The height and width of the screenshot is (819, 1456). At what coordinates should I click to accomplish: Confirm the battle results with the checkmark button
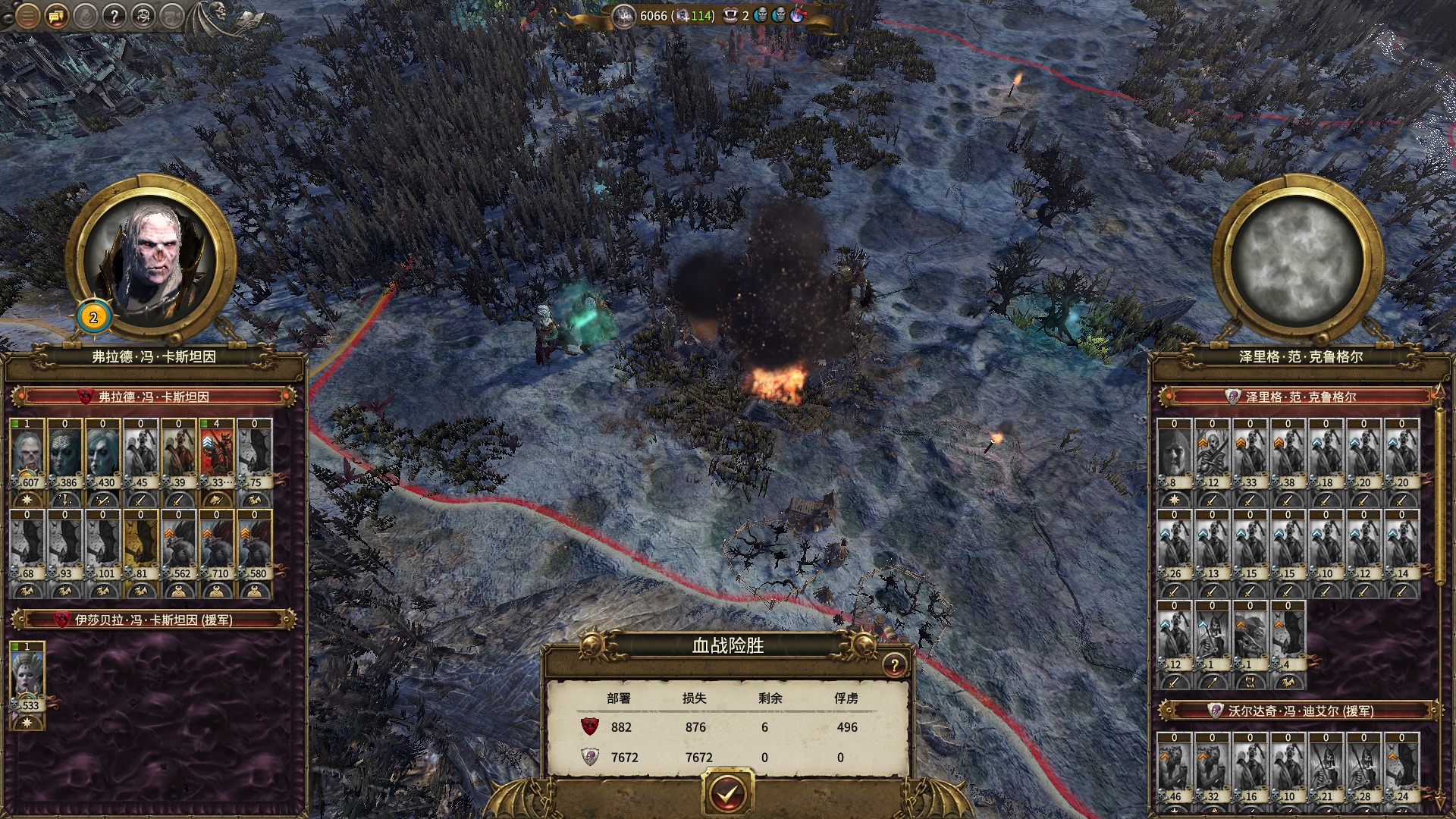(728, 793)
